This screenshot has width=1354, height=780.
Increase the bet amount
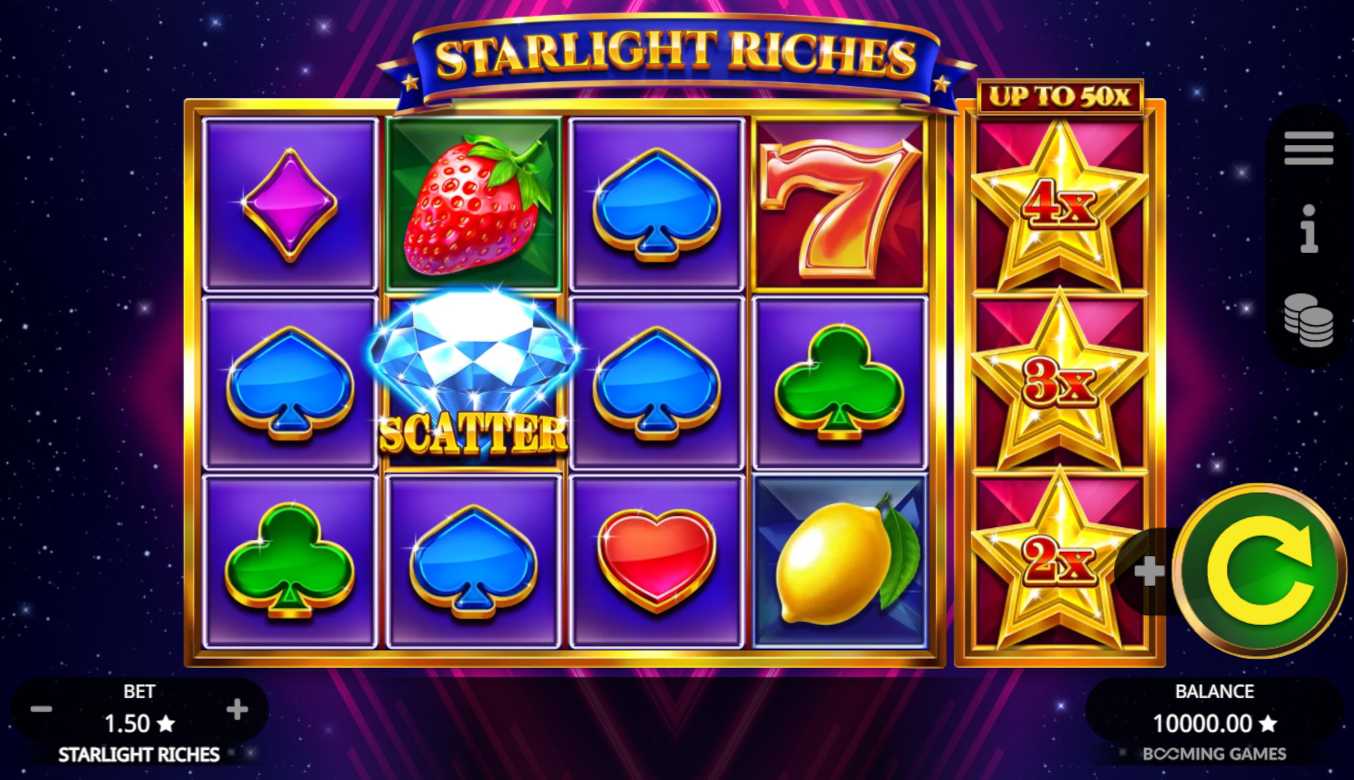click(237, 710)
